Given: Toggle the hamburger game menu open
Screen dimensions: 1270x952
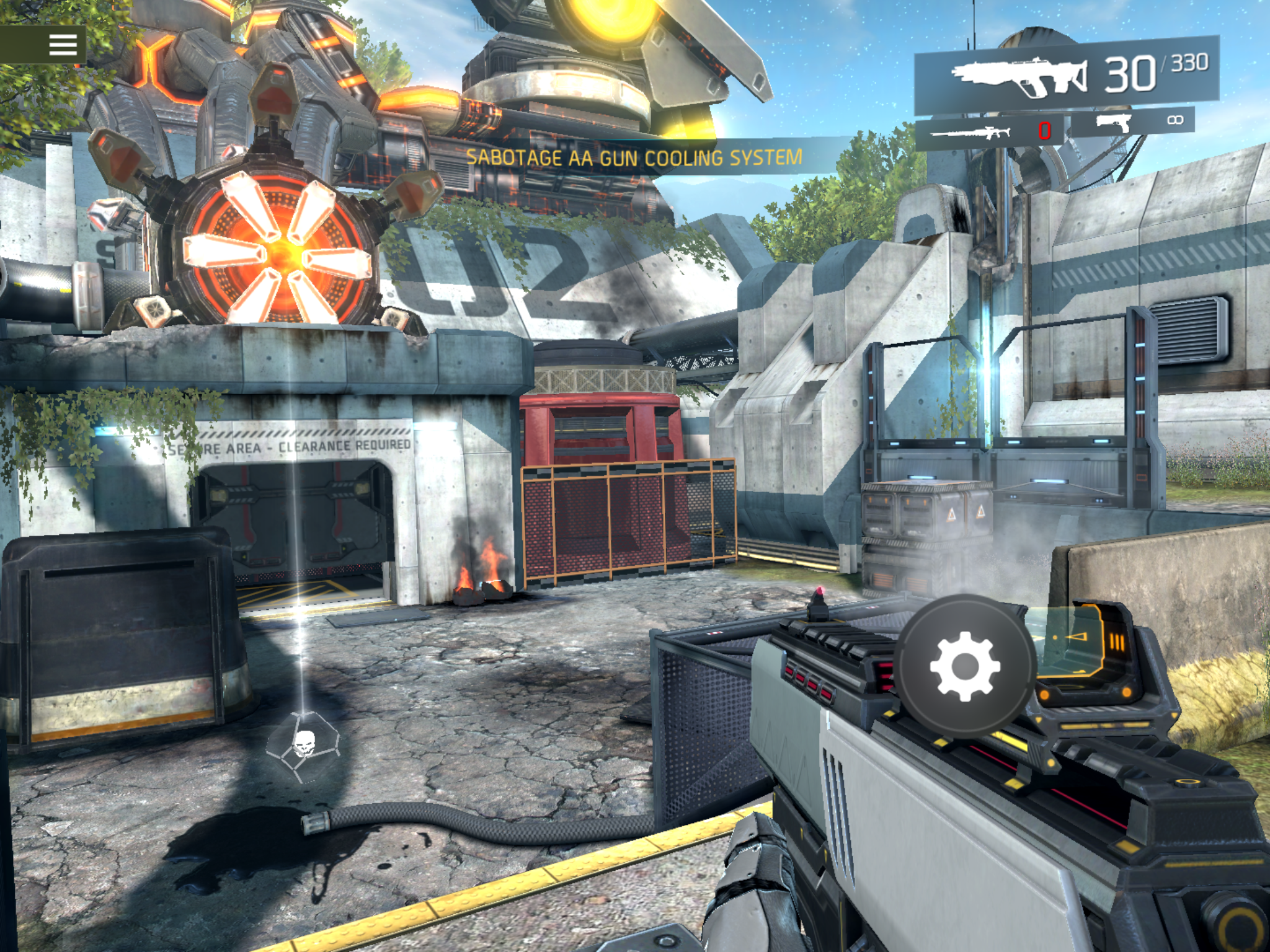Looking at the screenshot, I should click(62, 45).
